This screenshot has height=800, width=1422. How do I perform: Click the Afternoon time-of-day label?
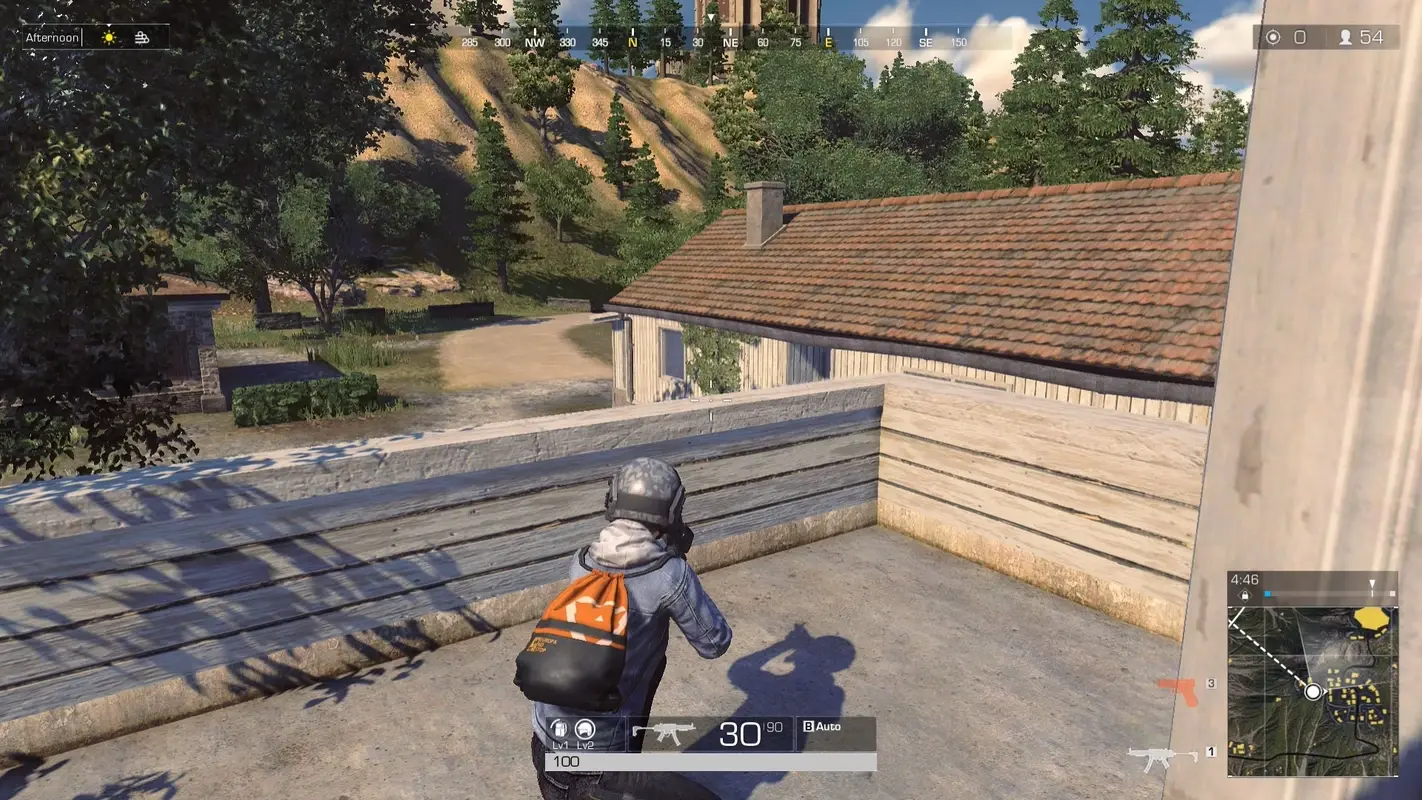(52, 36)
